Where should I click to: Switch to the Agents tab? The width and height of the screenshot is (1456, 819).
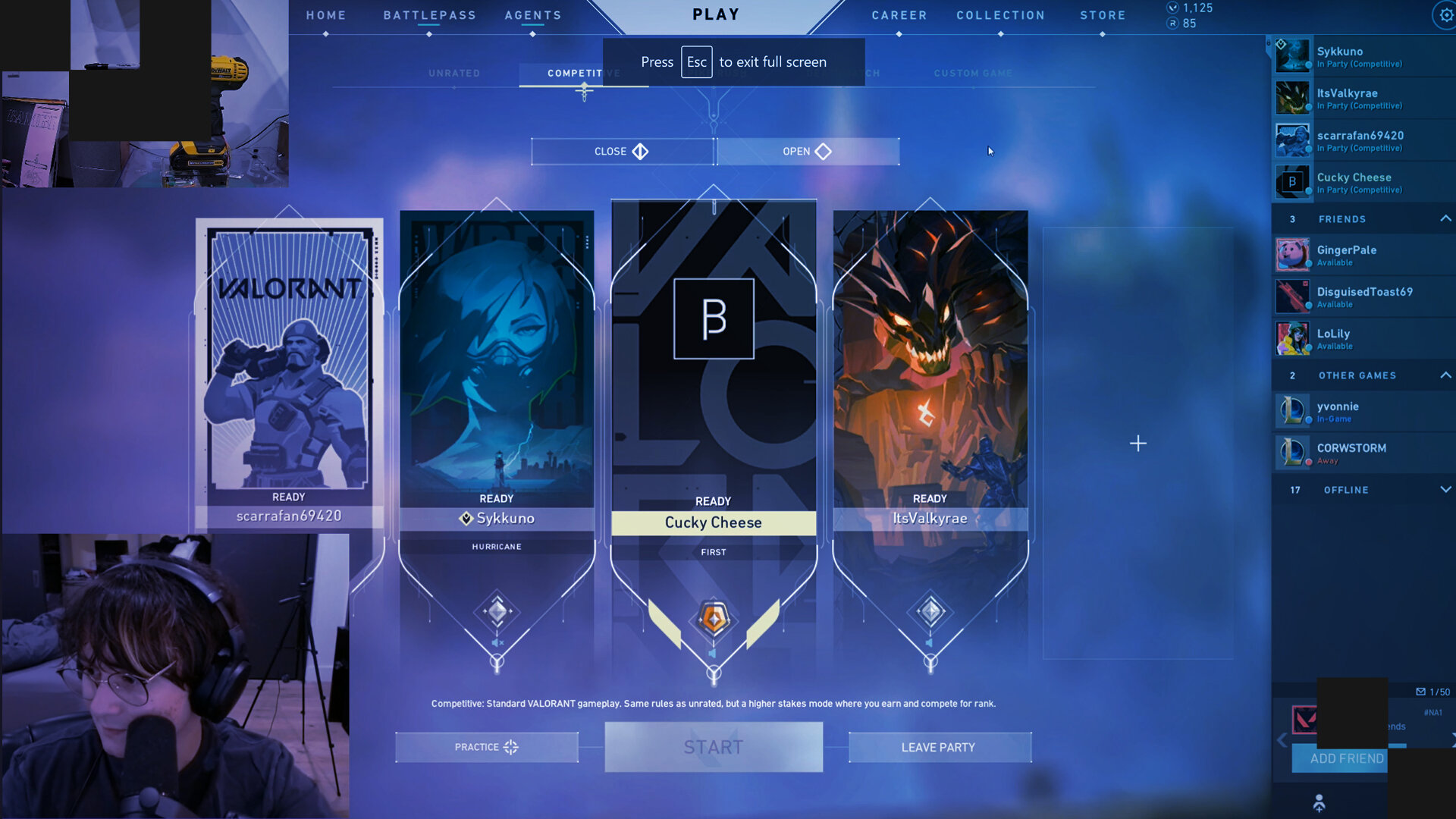click(533, 15)
